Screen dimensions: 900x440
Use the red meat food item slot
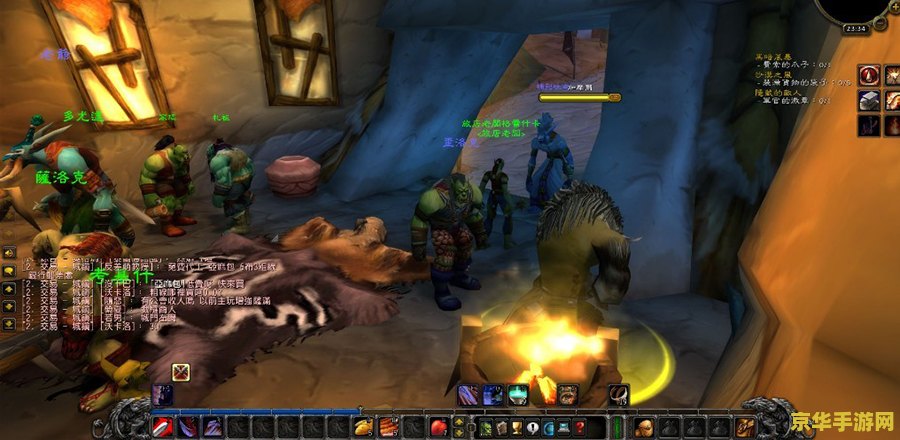387,427
